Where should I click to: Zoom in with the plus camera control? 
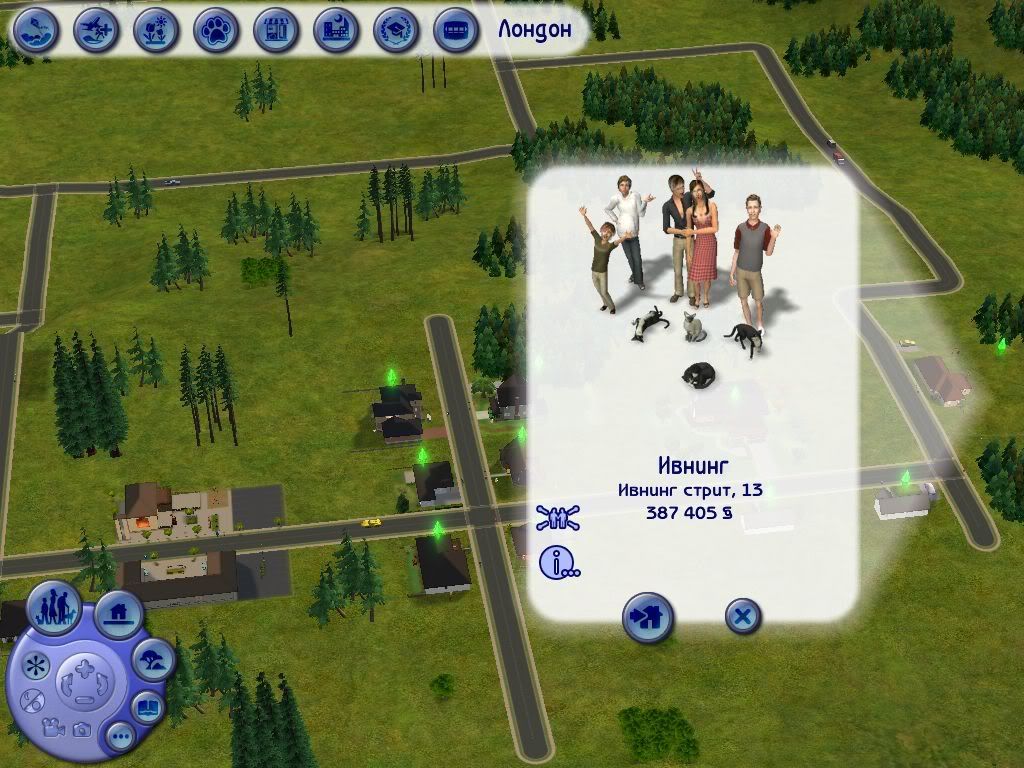pos(83,667)
